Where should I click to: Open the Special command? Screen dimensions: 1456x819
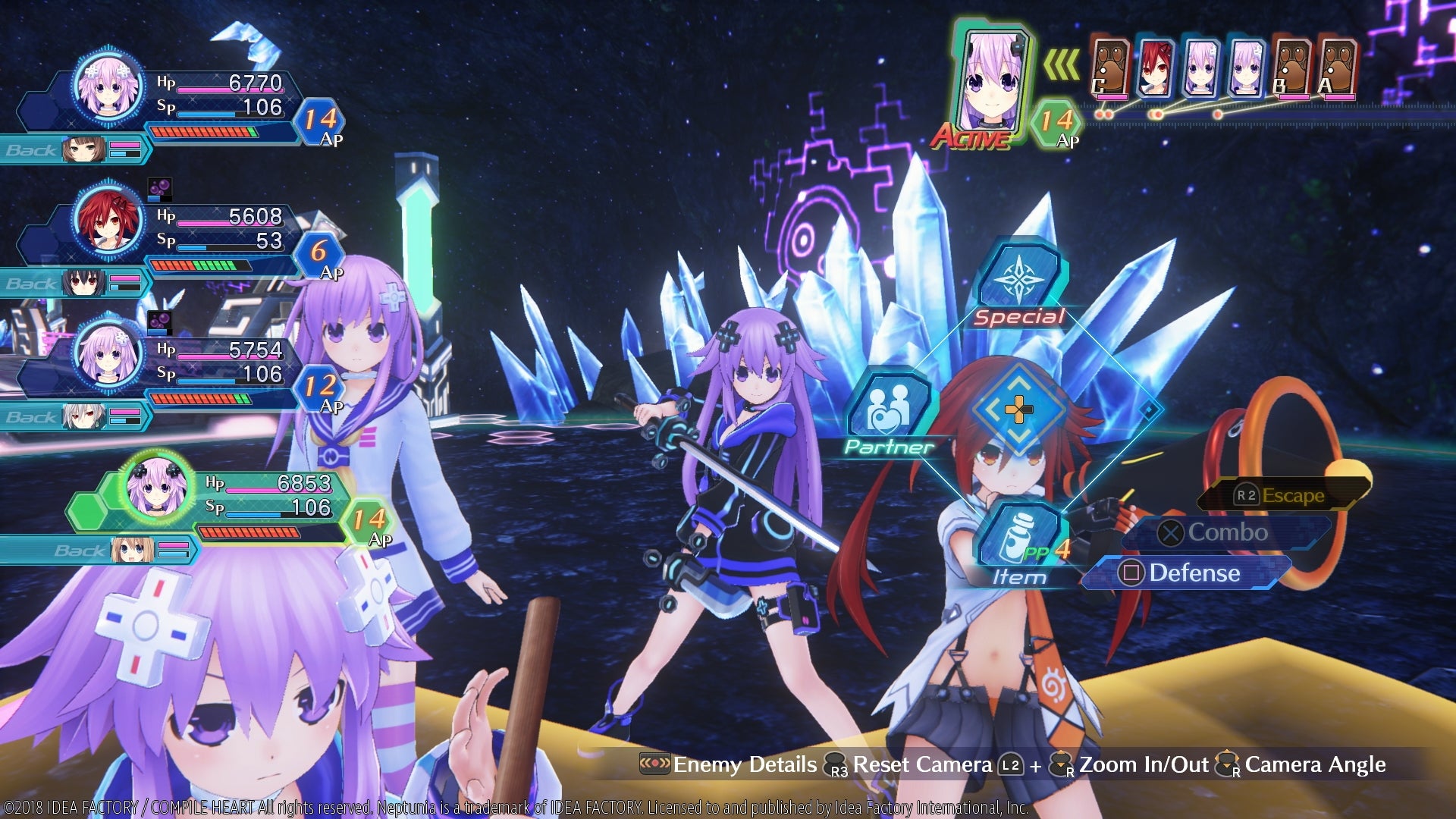[1020, 287]
